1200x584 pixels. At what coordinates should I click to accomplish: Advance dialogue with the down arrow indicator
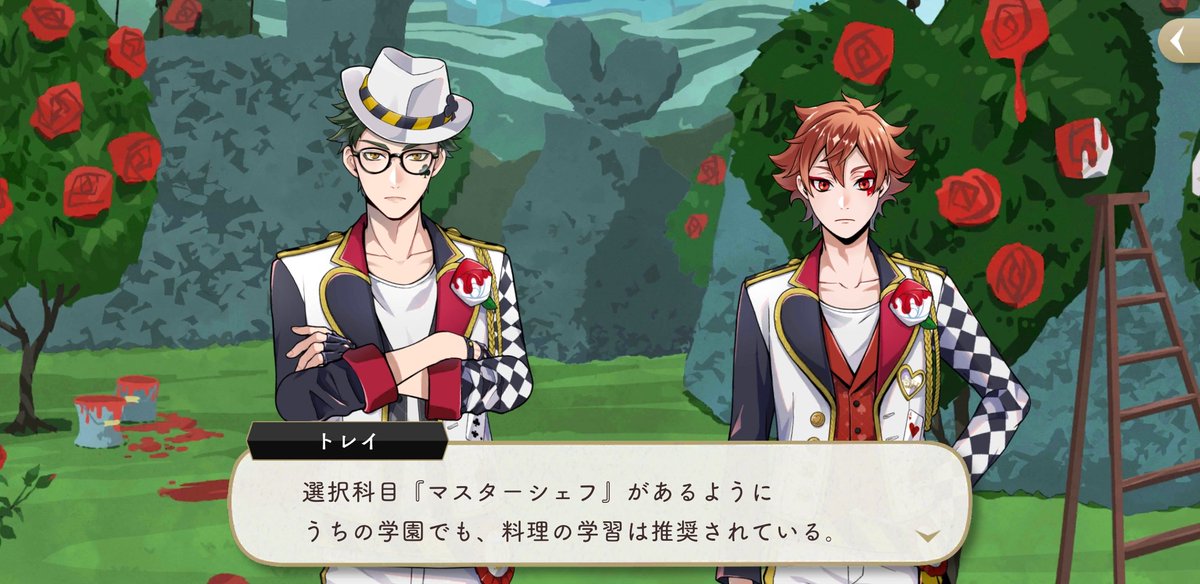click(x=928, y=536)
